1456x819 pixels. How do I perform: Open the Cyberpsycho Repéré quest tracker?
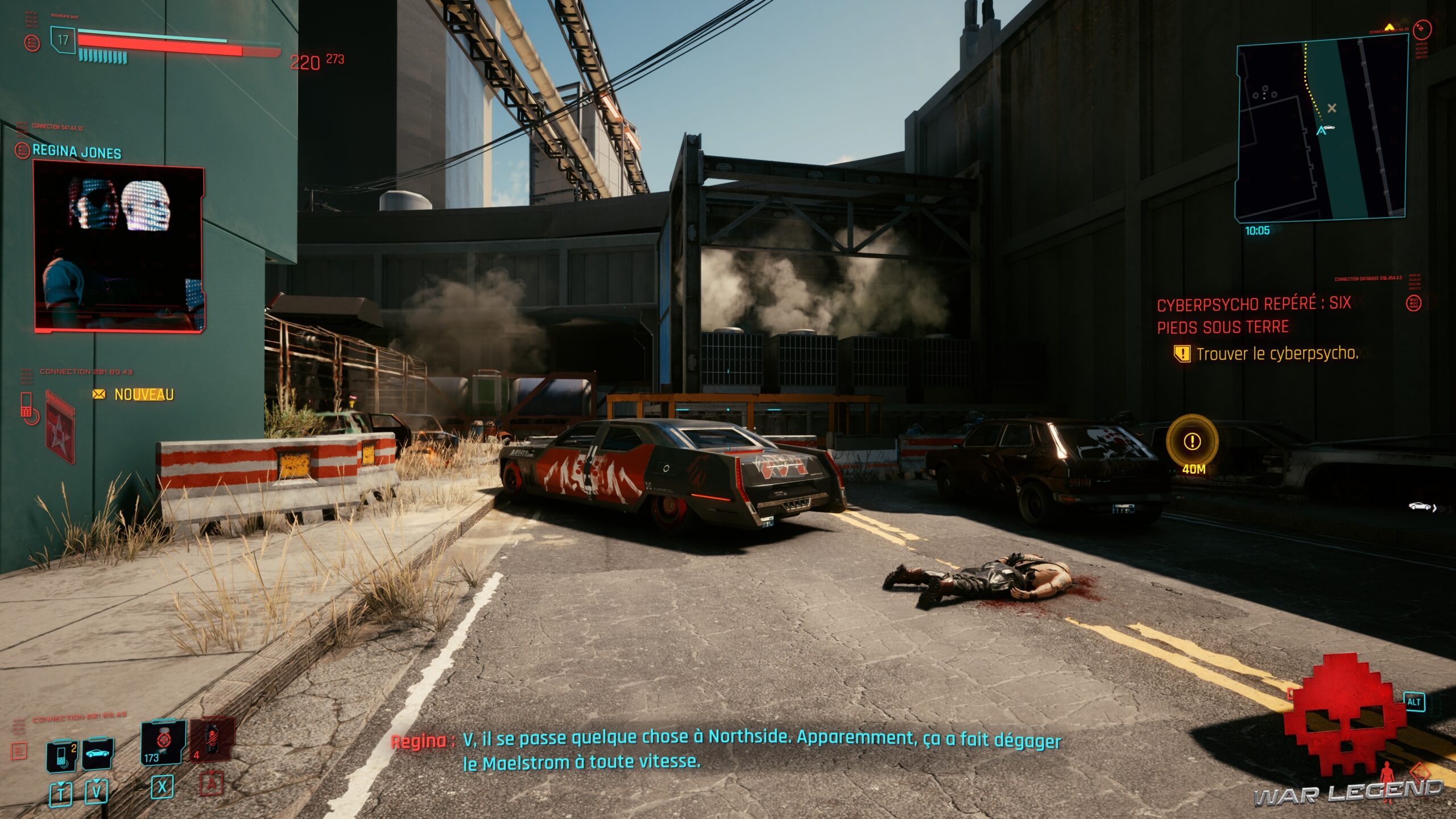tap(1254, 315)
